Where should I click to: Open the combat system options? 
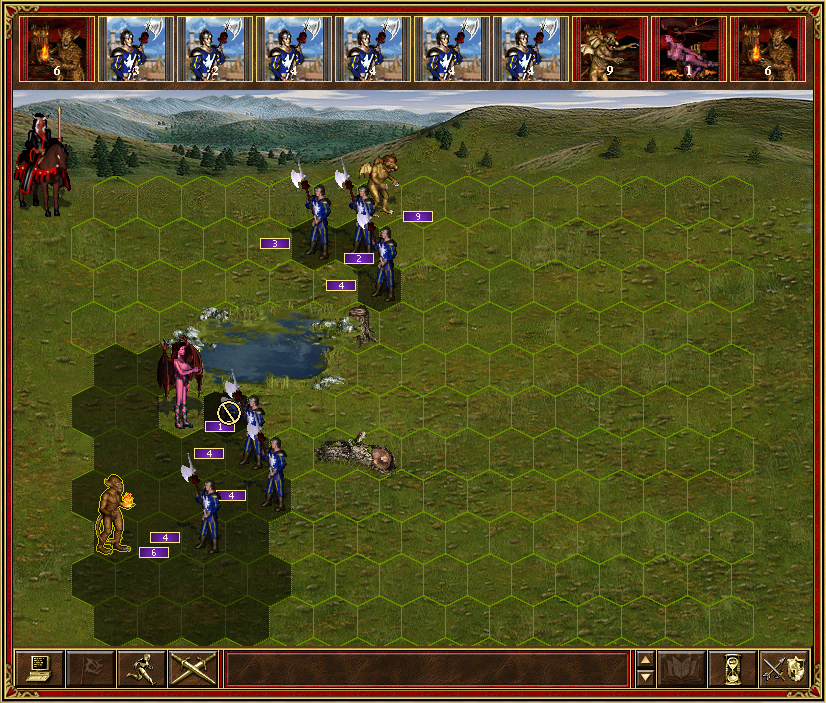40,668
